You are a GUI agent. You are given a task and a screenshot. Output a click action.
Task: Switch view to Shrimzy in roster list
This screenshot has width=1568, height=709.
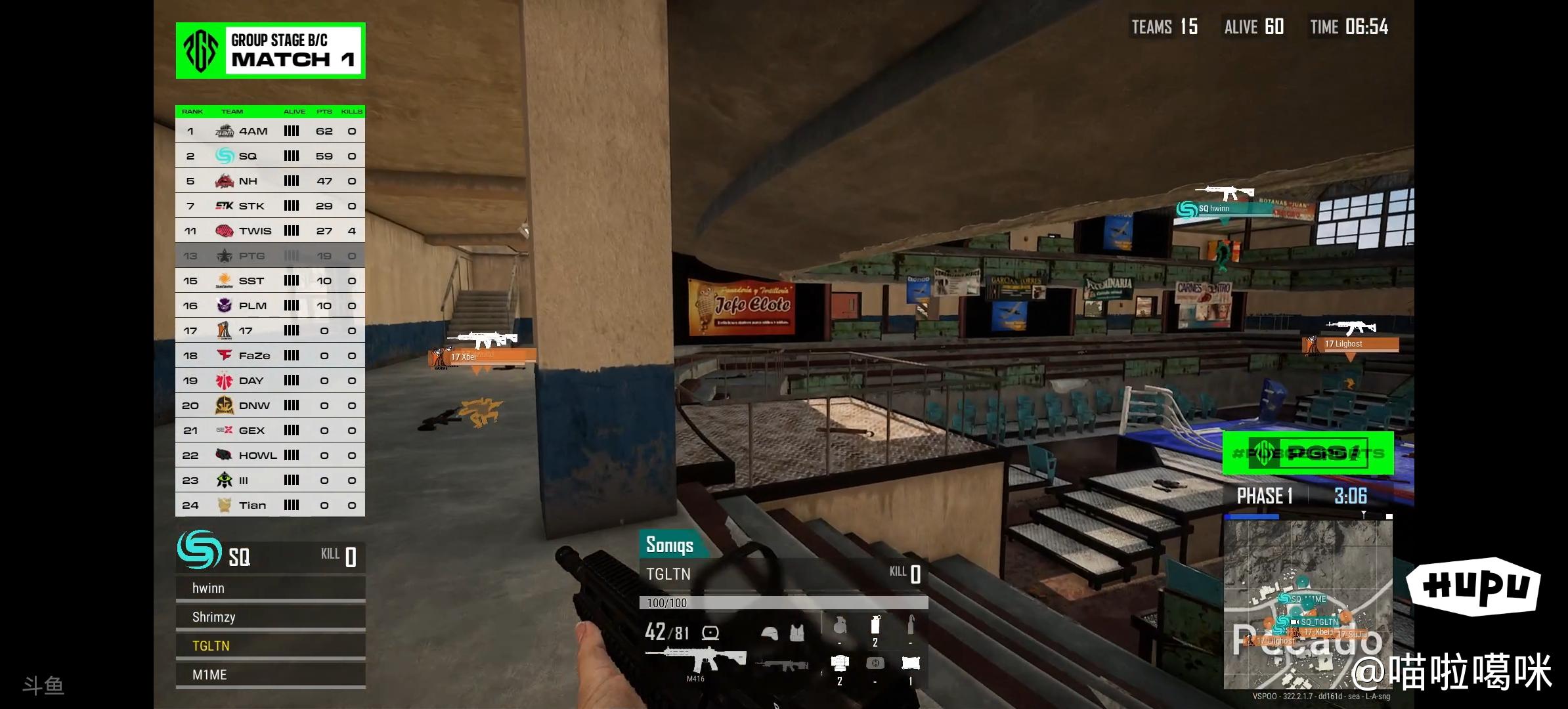(270, 618)
